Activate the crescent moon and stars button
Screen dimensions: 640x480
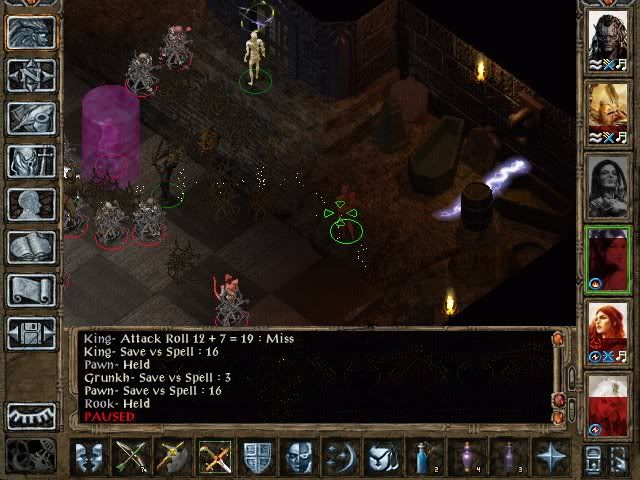click(341, 458)
